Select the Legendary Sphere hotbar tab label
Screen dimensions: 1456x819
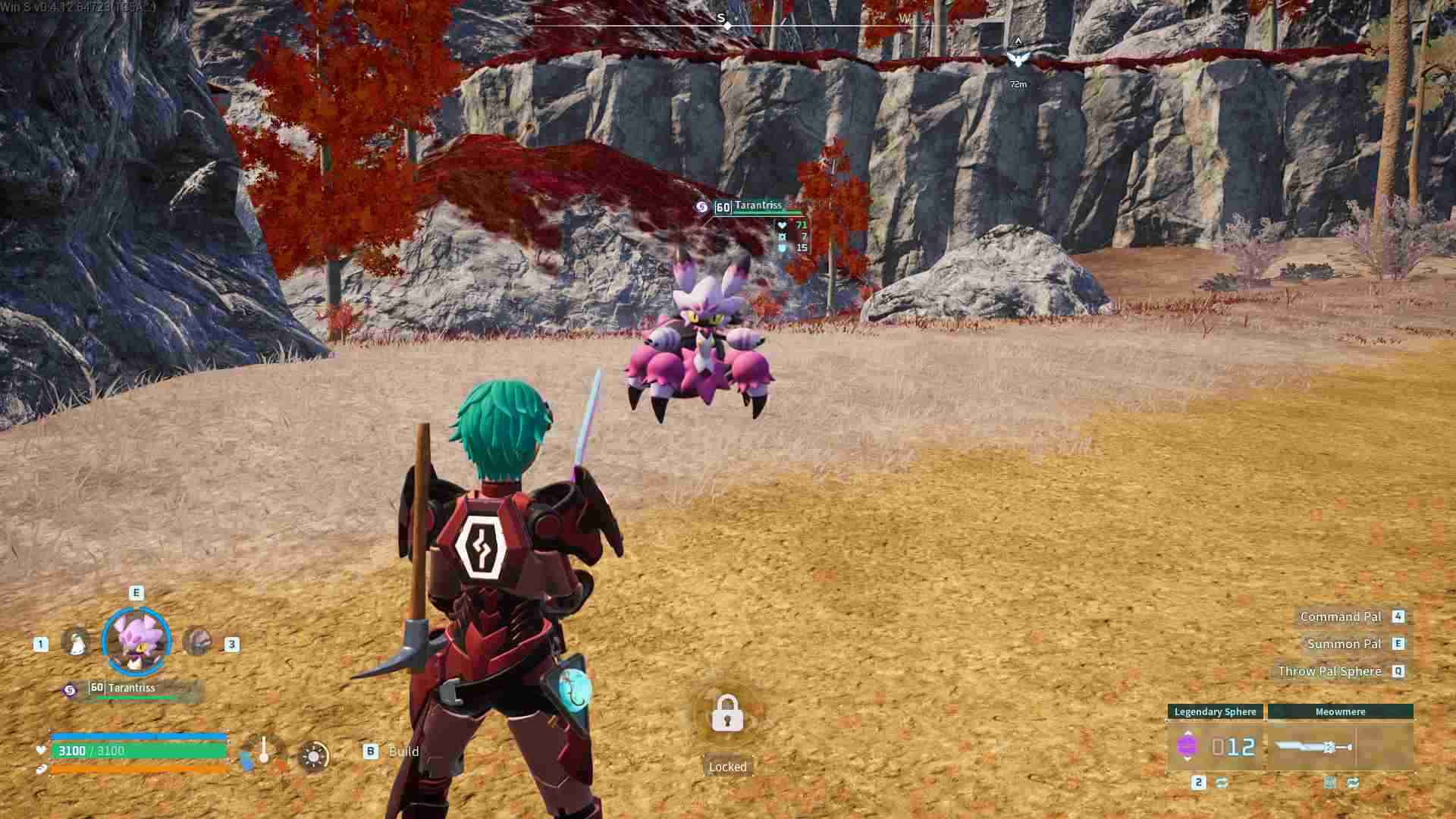pyautogui.click(x=1216, y=712)
